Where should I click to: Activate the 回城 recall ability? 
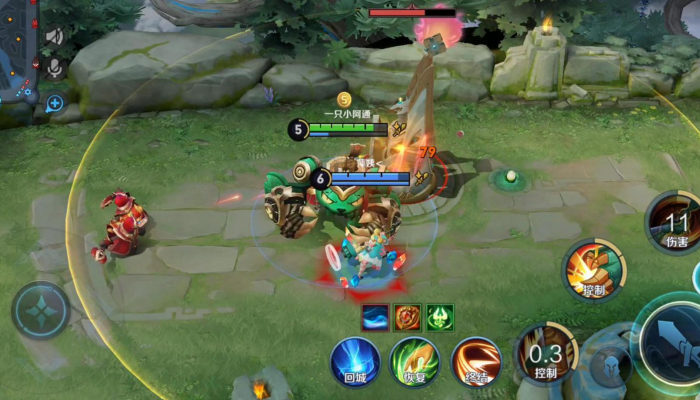[356, 360]
